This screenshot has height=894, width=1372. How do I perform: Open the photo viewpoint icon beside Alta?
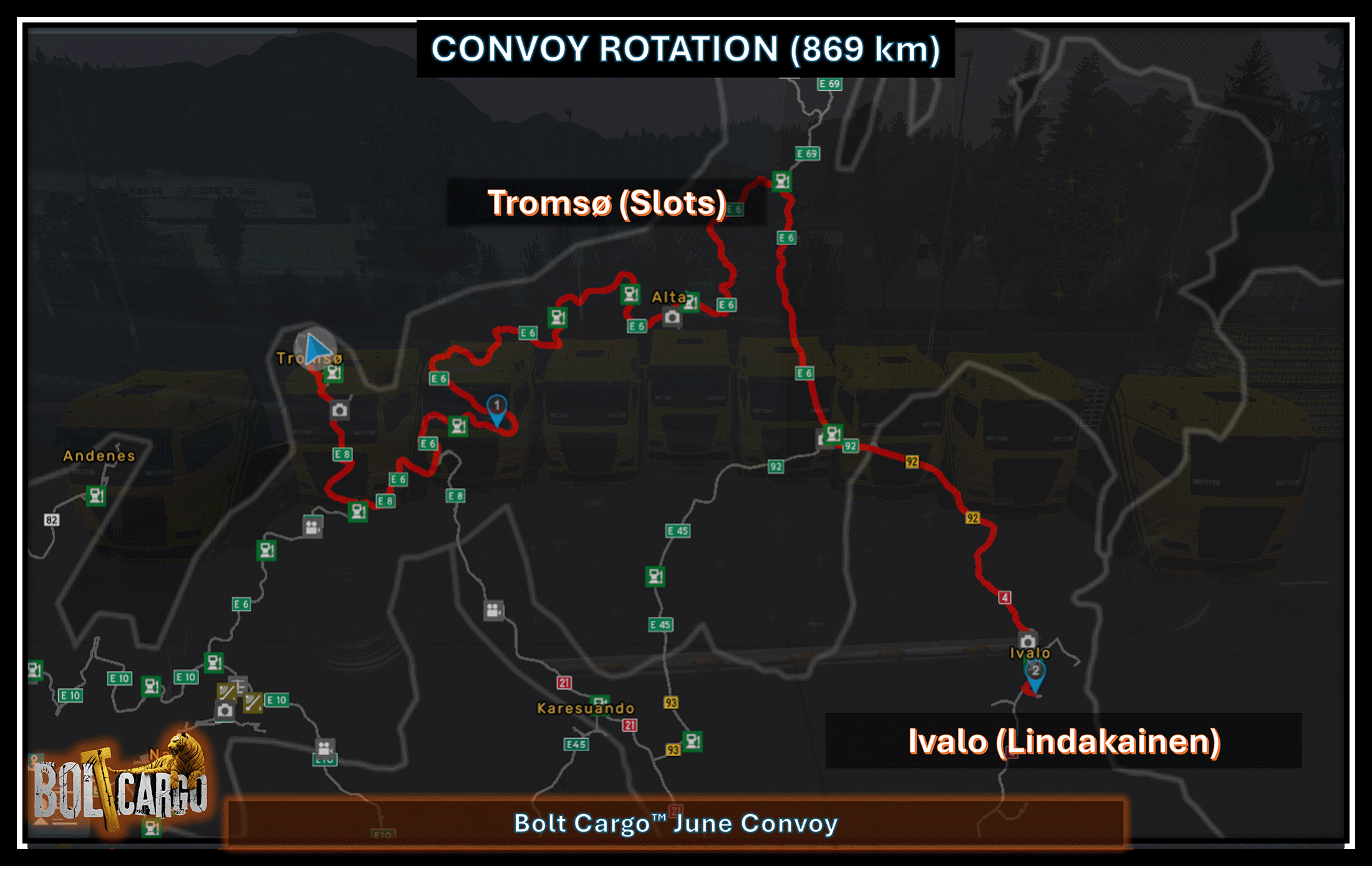[672, 317]
